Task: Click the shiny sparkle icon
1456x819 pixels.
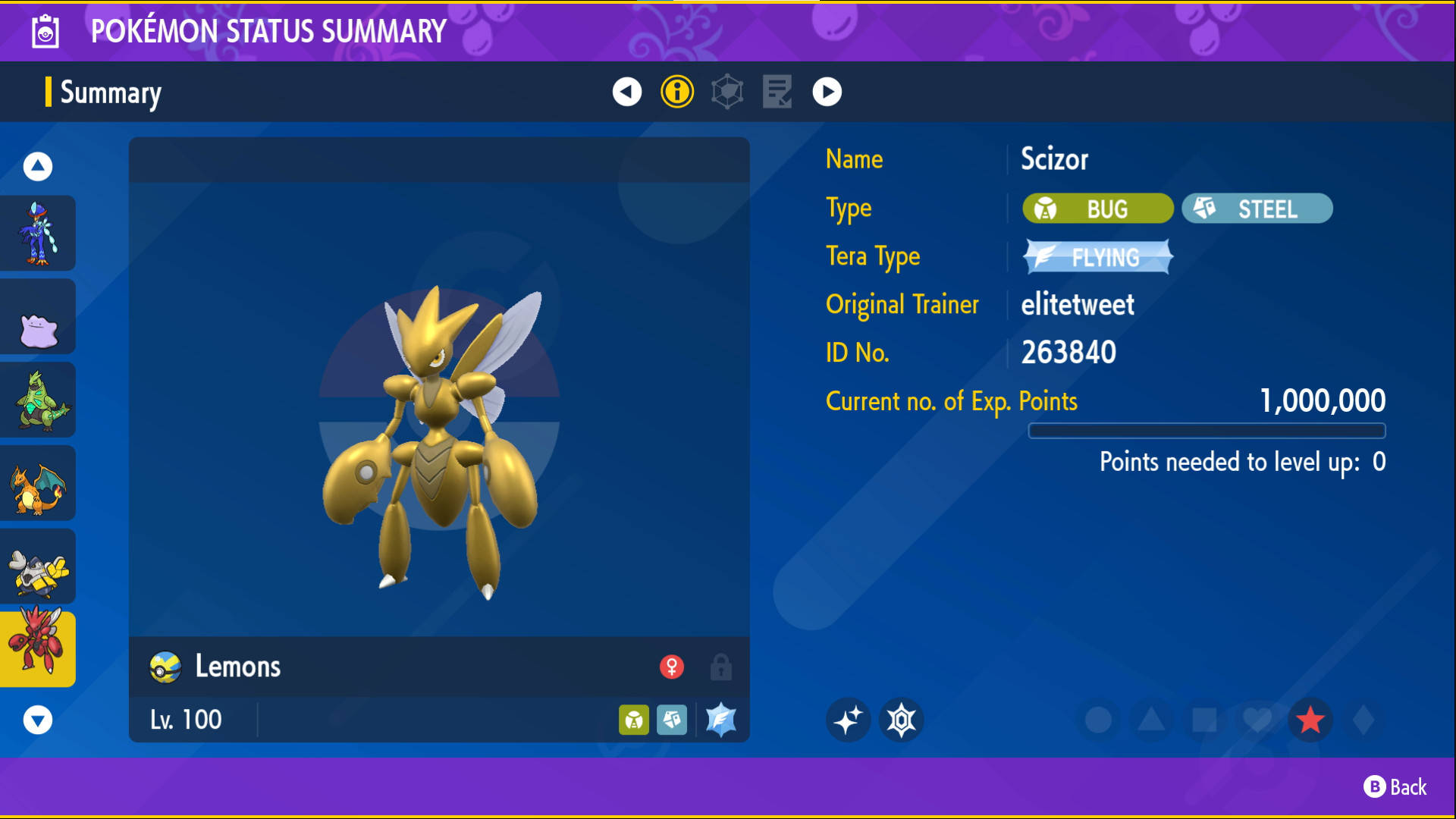Action: coord(848,720)
